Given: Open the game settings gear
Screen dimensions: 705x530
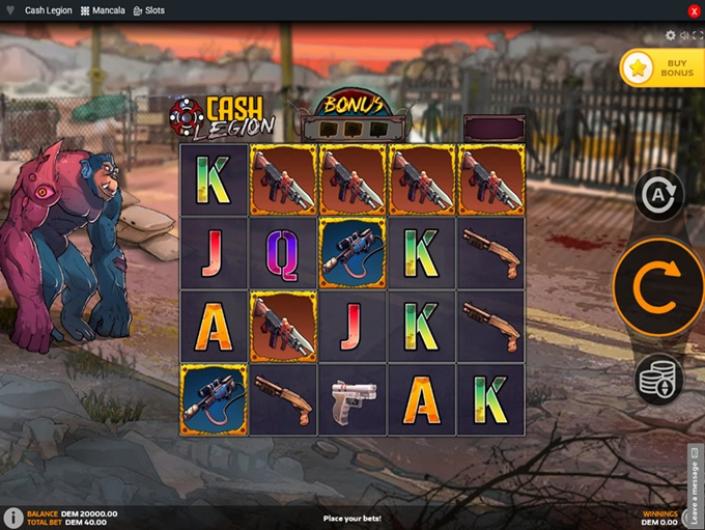Looking at the screenshot, I should pos(670,36).
